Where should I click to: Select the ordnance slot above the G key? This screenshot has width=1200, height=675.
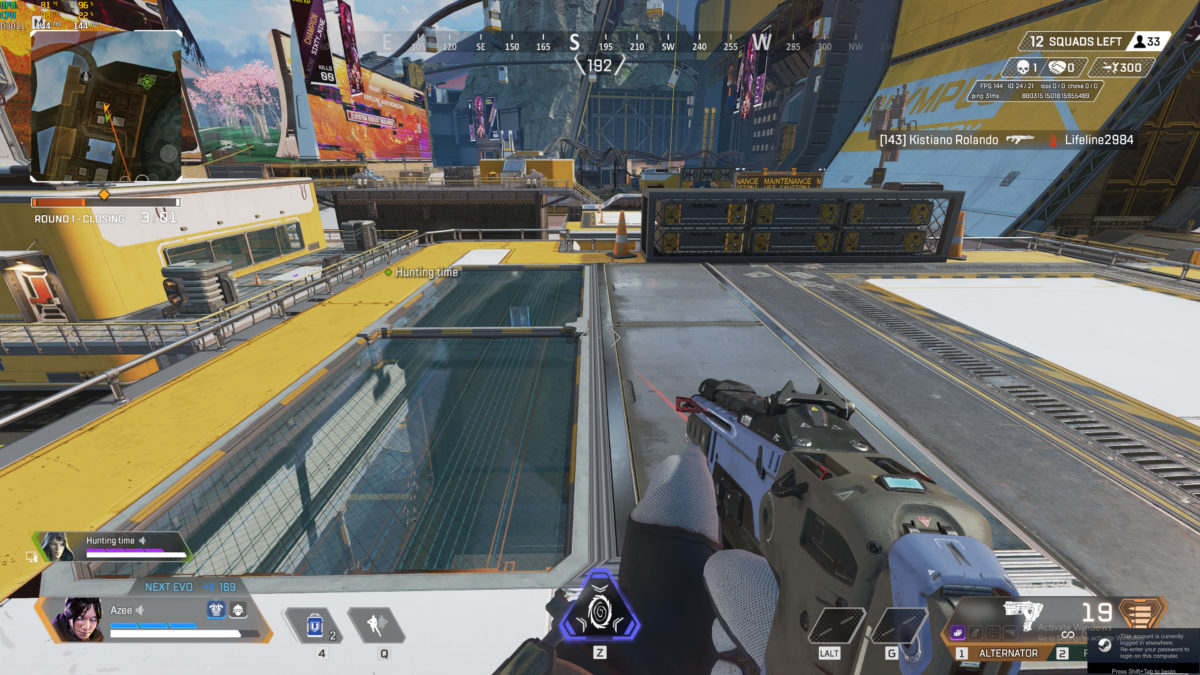[898, 626]
